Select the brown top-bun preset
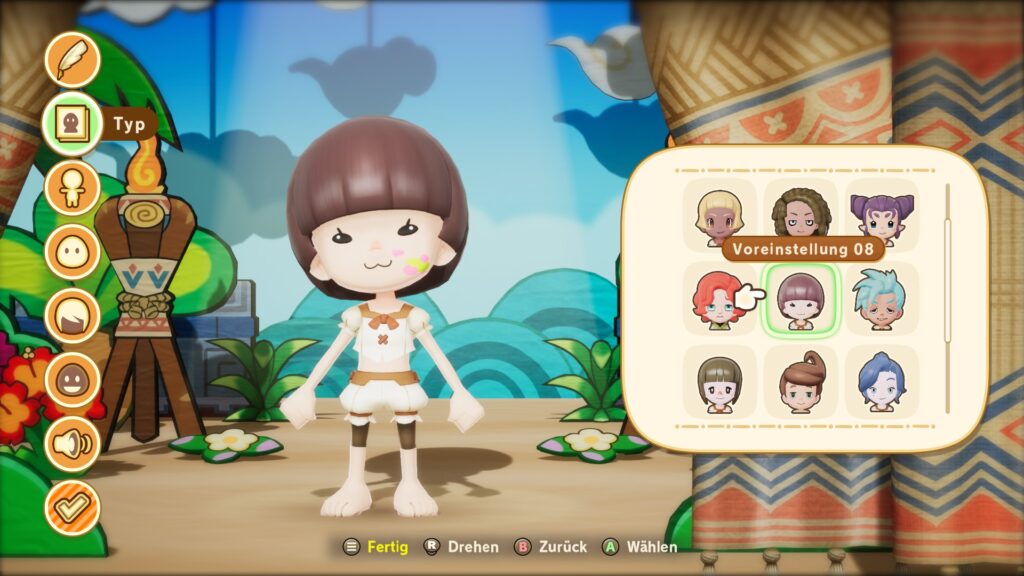The width and height of the screenshot is (1024, 576). 801,382
